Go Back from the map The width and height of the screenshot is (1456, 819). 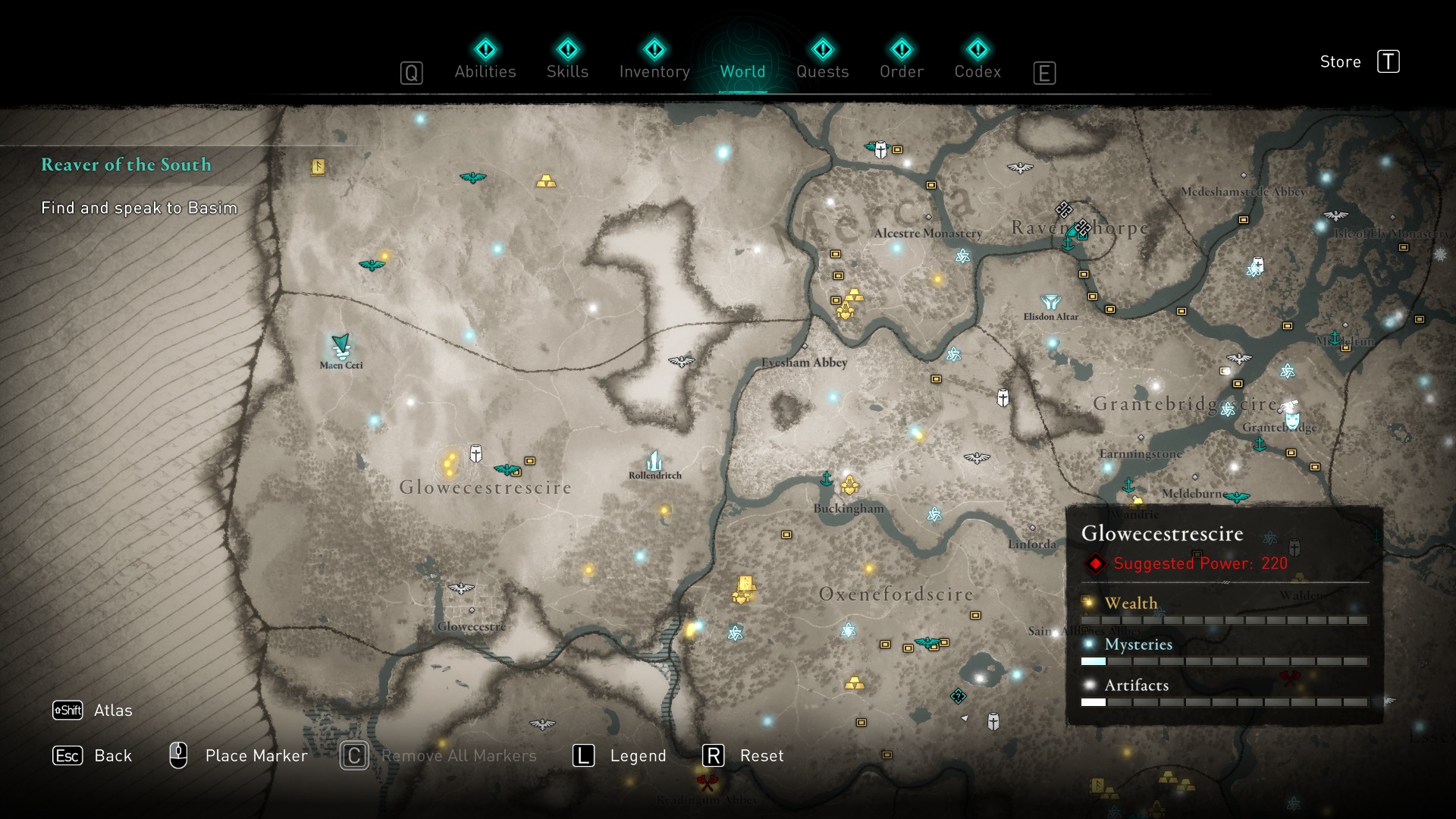point(93,755)
